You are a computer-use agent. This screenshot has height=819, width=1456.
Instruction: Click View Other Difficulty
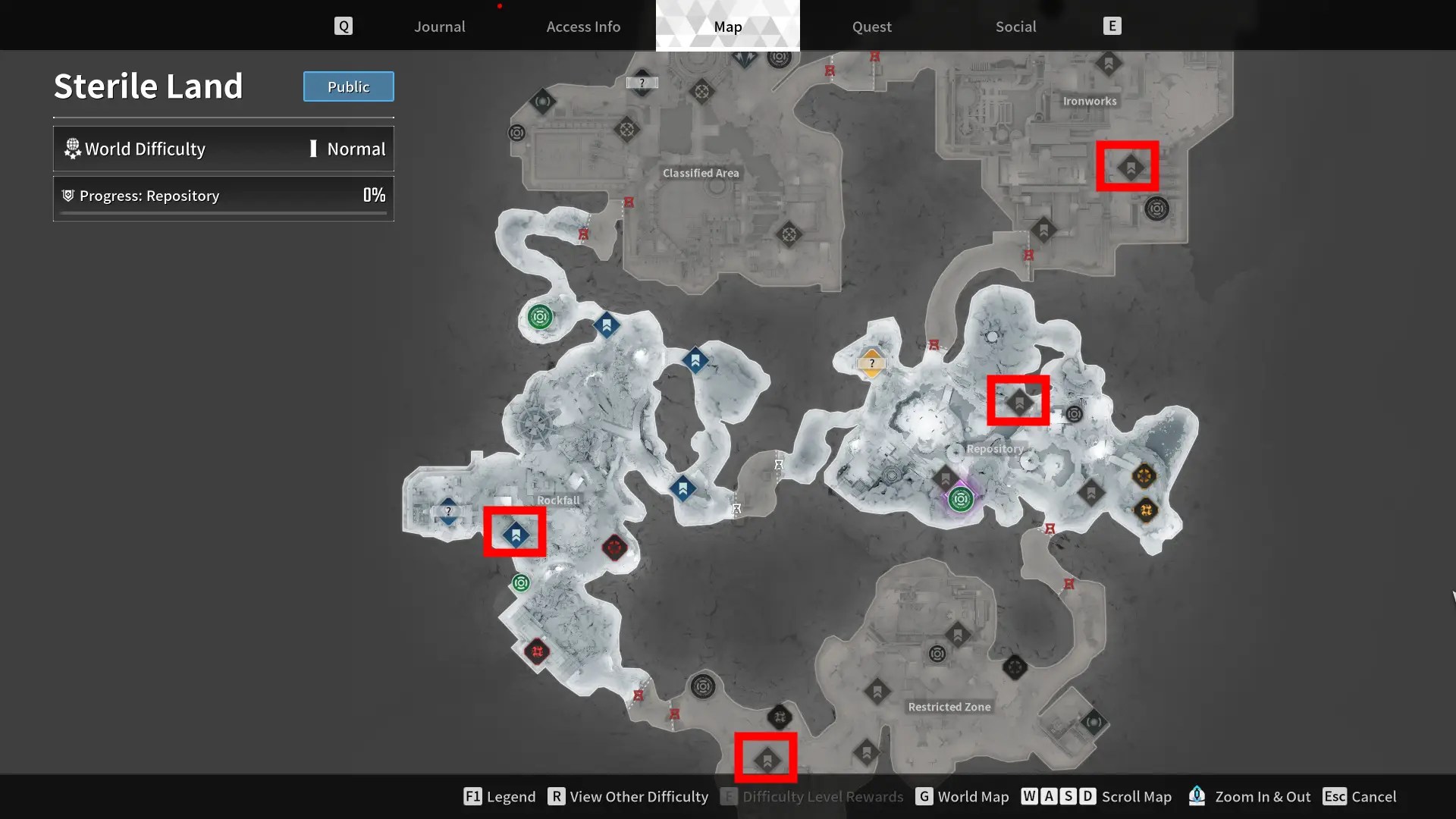(x=628, y=796)
